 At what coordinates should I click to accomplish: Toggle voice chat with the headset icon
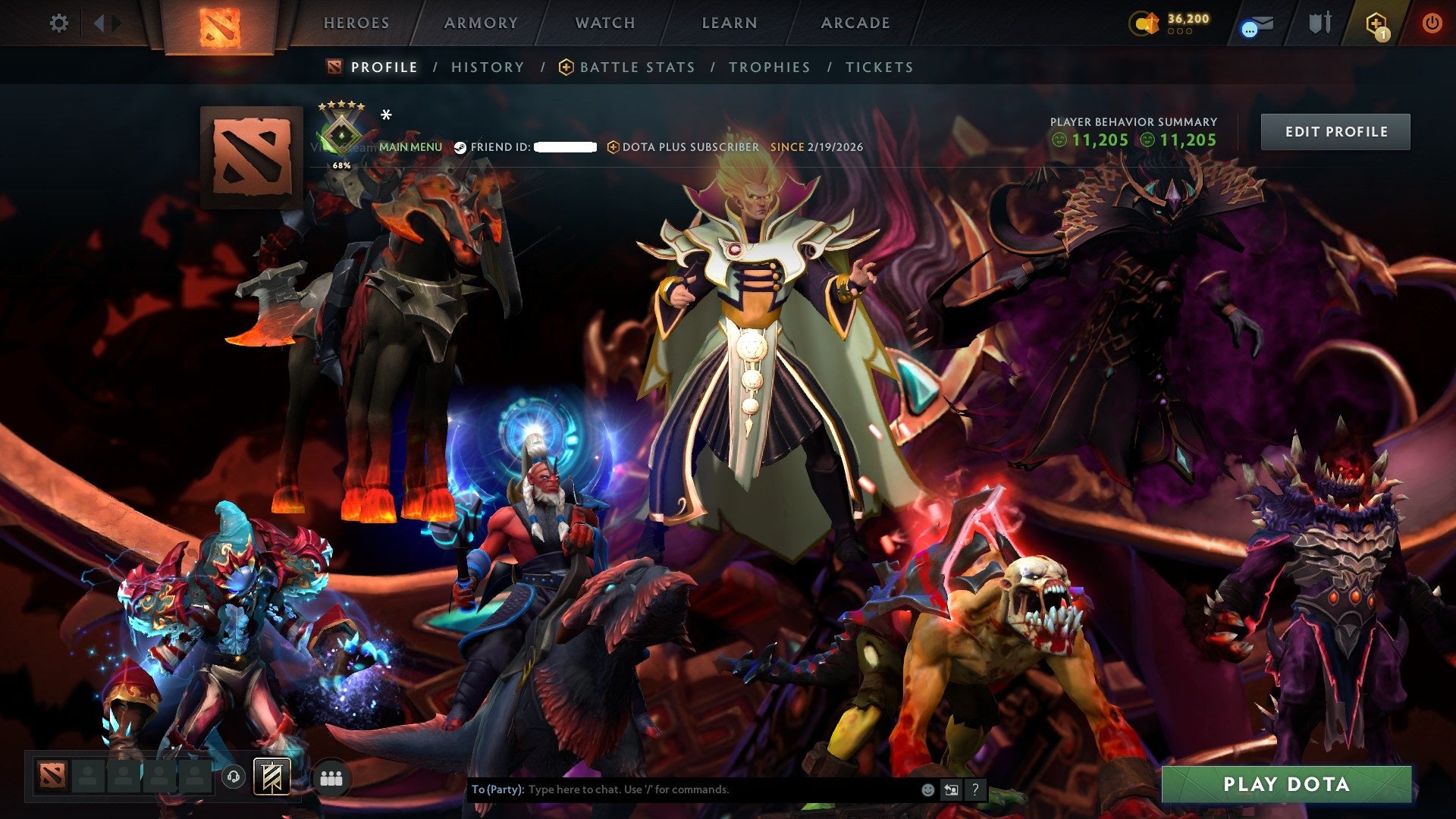click(x=235, y=777)
